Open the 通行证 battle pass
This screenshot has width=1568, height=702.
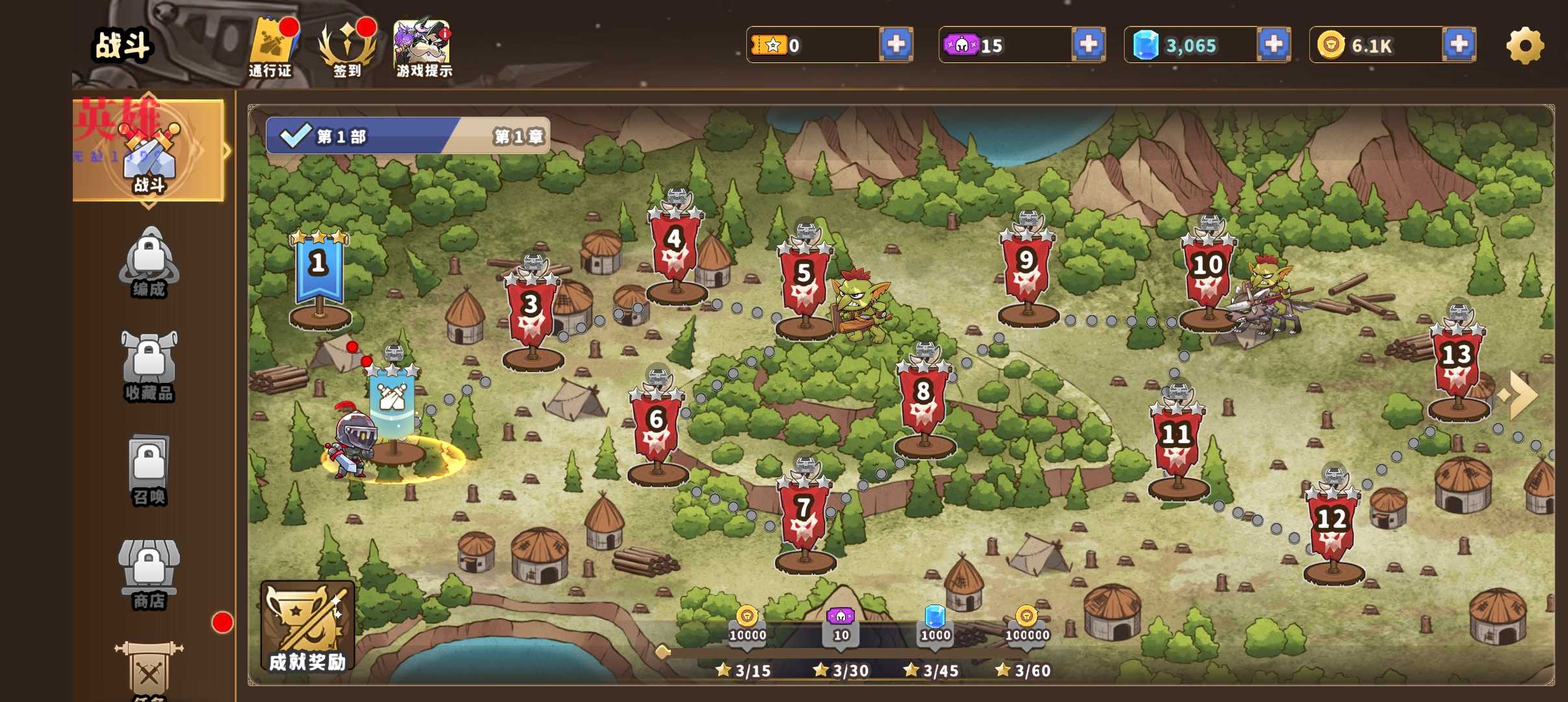271,48
